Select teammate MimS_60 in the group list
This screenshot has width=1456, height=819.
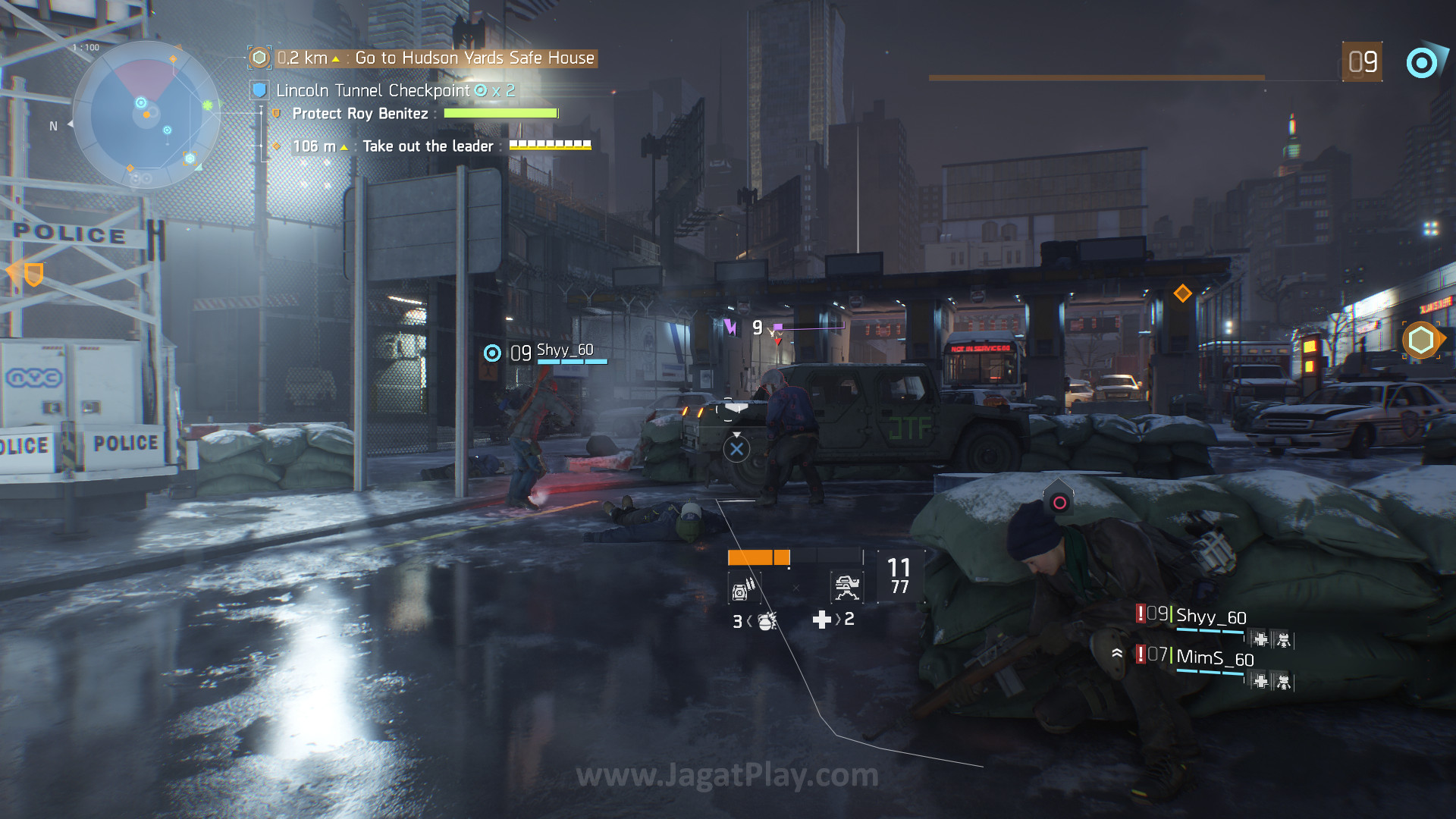[1214, 658]
